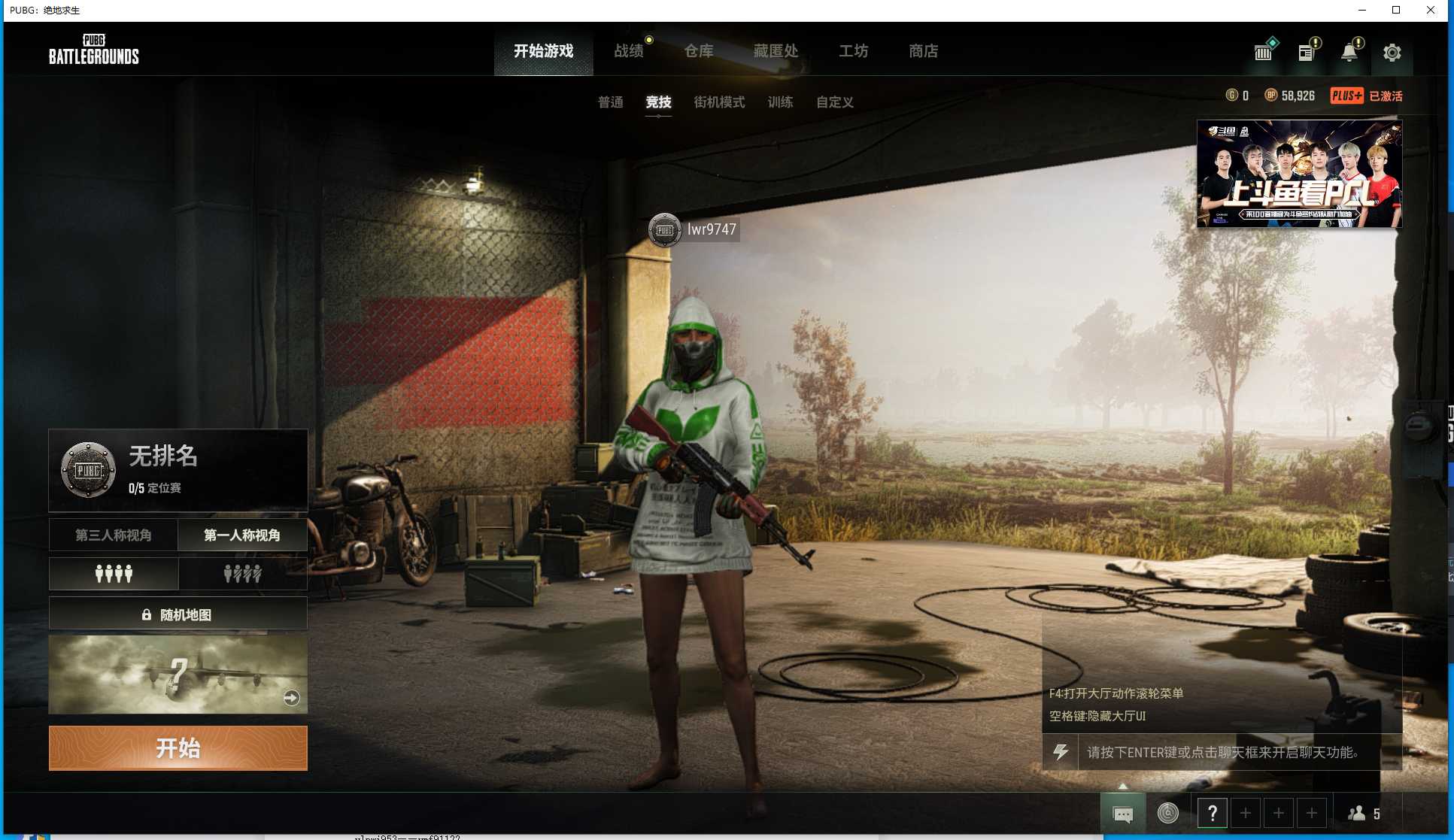Image resolution: width=1454 pixels, height=840 pixels.
Task: Select the four-player squad mode
Action: point(114,574)
